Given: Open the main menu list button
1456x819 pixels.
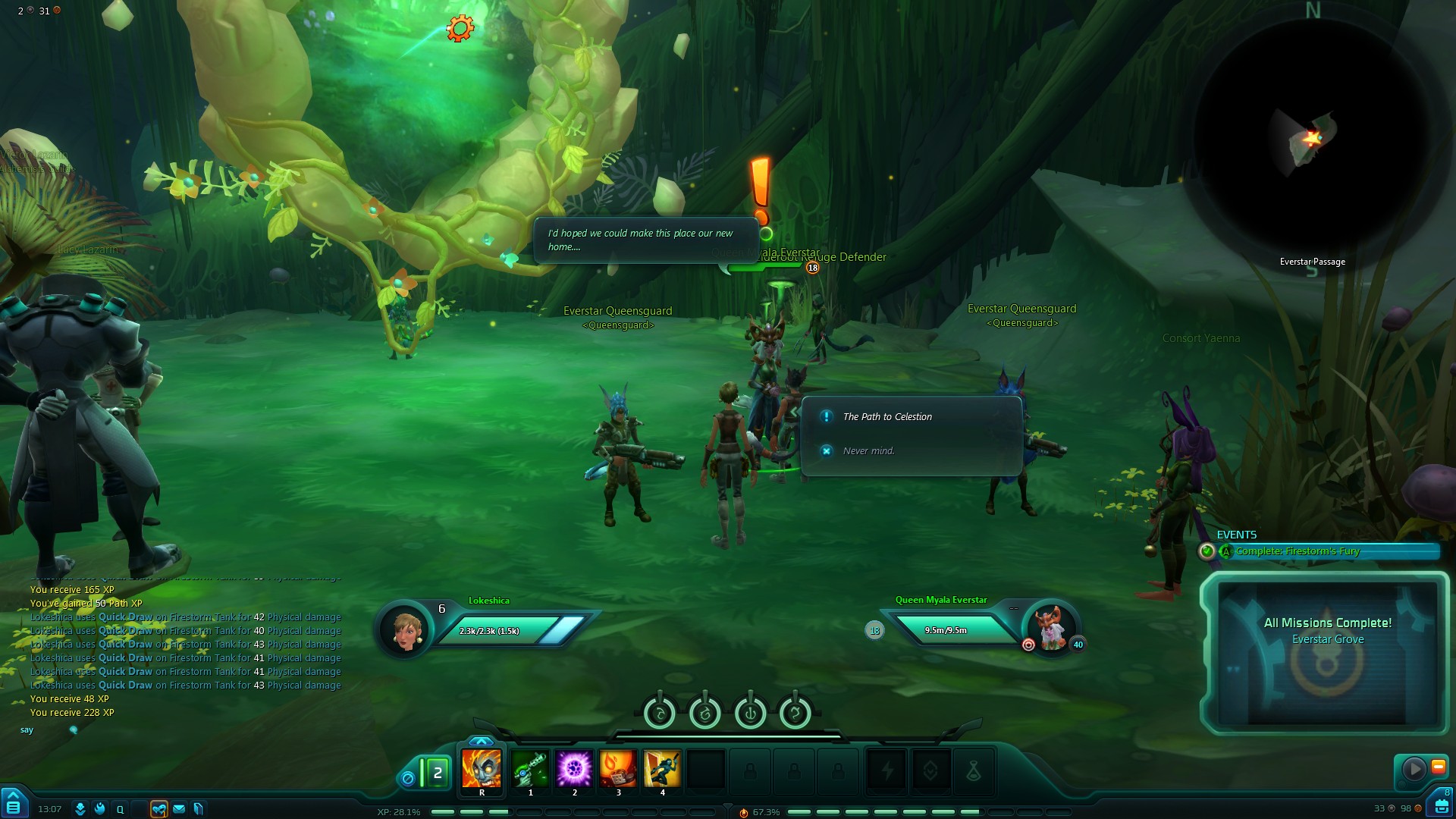Looking at the screenshot, I should (x=14, y=805).
